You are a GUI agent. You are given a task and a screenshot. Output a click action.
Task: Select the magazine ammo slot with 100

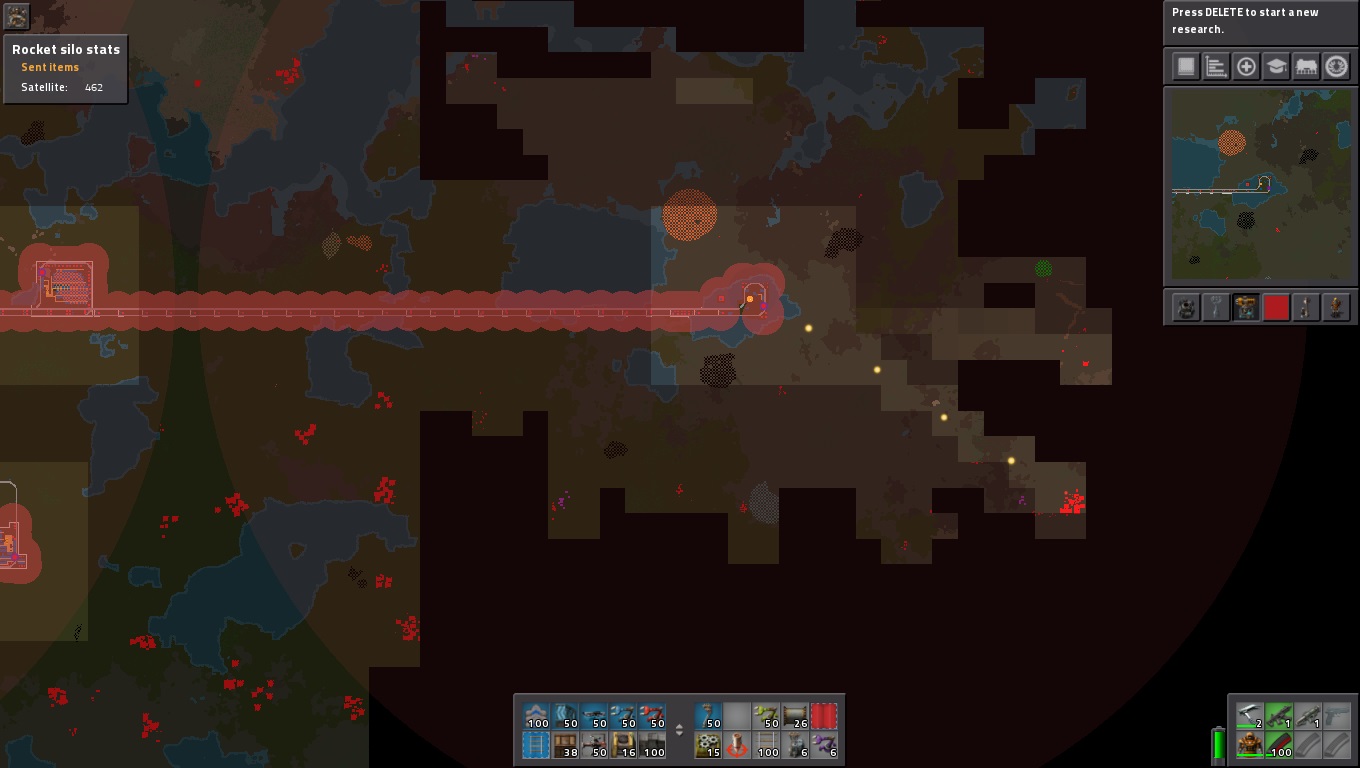pyautogui.click(x=1278, y=745)
